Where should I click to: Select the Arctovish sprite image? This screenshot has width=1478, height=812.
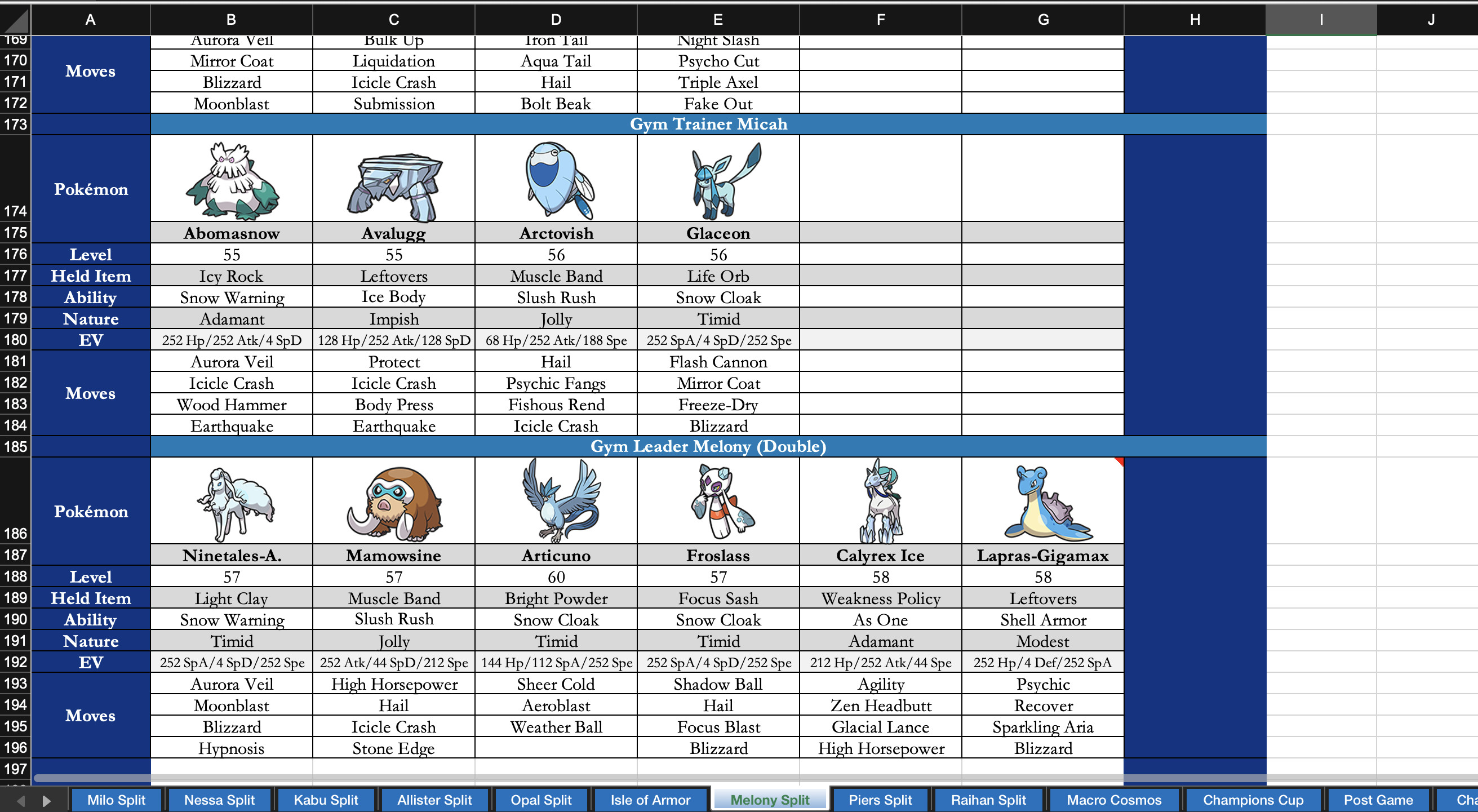556,180
